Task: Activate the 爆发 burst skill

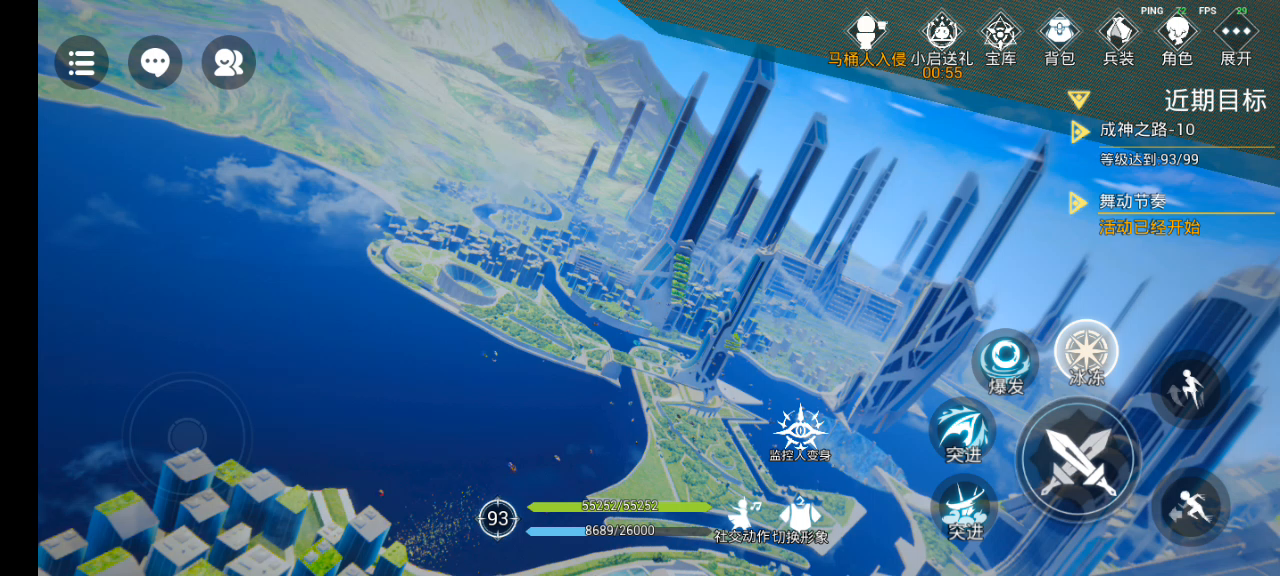Action: click(1004, 360)
